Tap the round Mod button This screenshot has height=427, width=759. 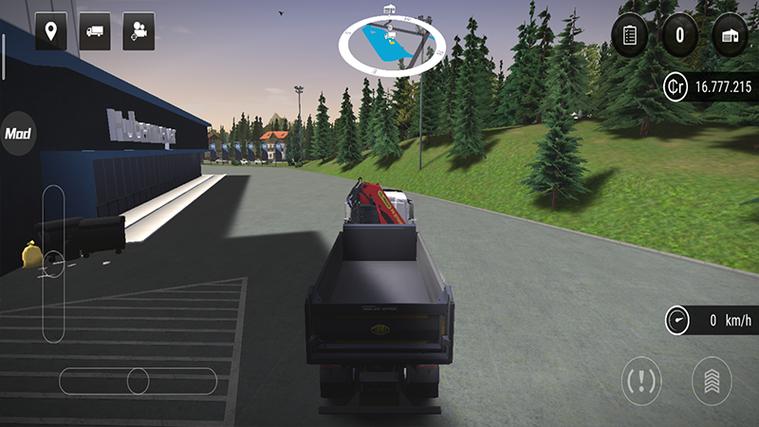pos(17,133)
